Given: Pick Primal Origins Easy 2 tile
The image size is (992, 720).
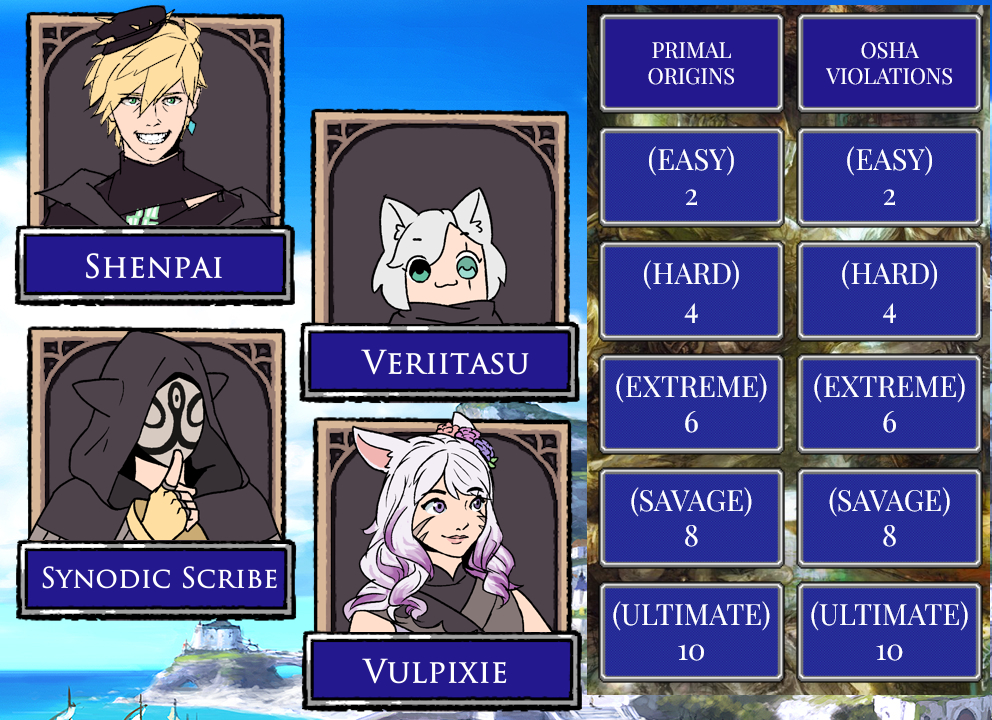Looking at the screenshot, I should coord(691,177).
